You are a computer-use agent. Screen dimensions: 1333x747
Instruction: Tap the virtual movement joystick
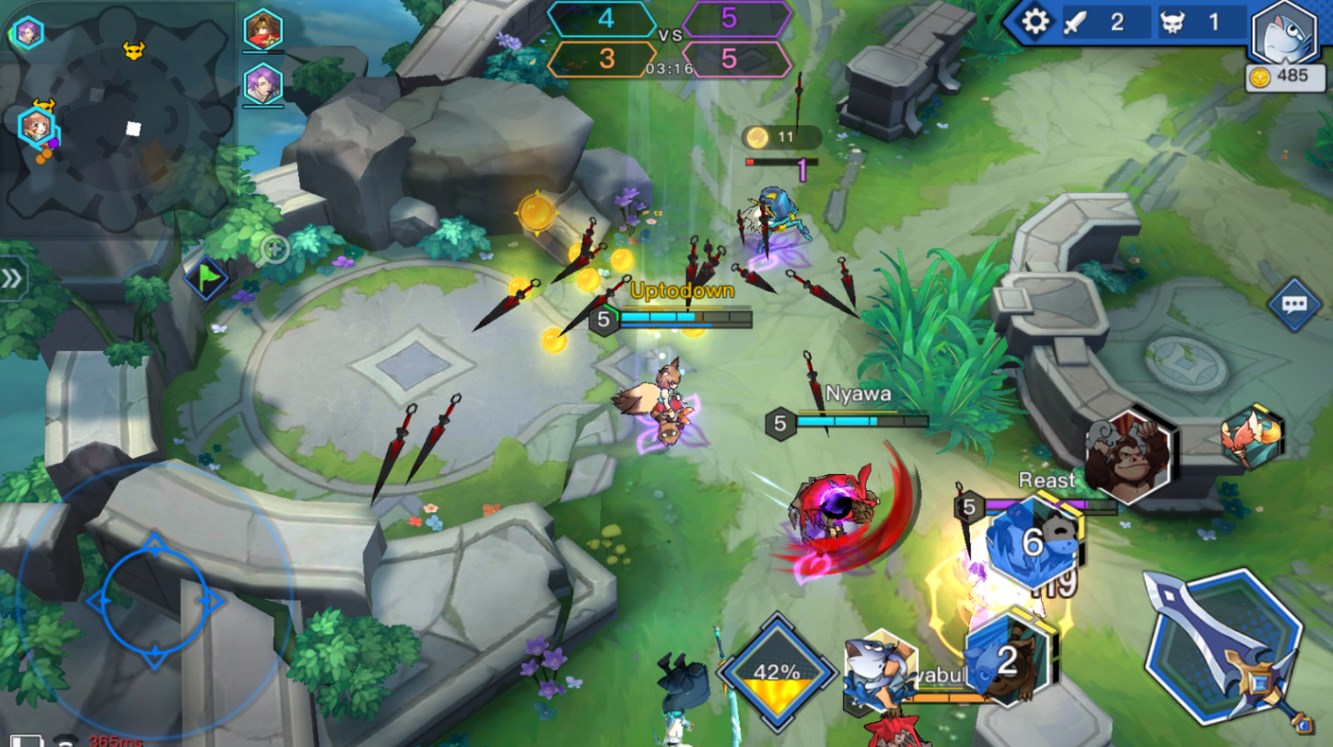click(154, 602)
